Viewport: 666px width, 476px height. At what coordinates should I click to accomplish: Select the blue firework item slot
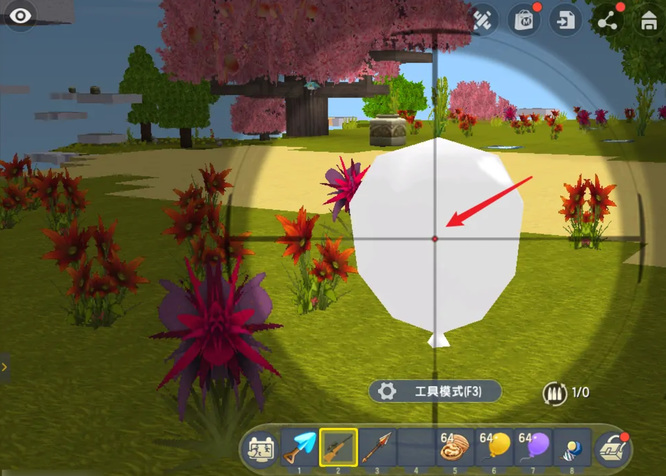[x=572, y=448]
